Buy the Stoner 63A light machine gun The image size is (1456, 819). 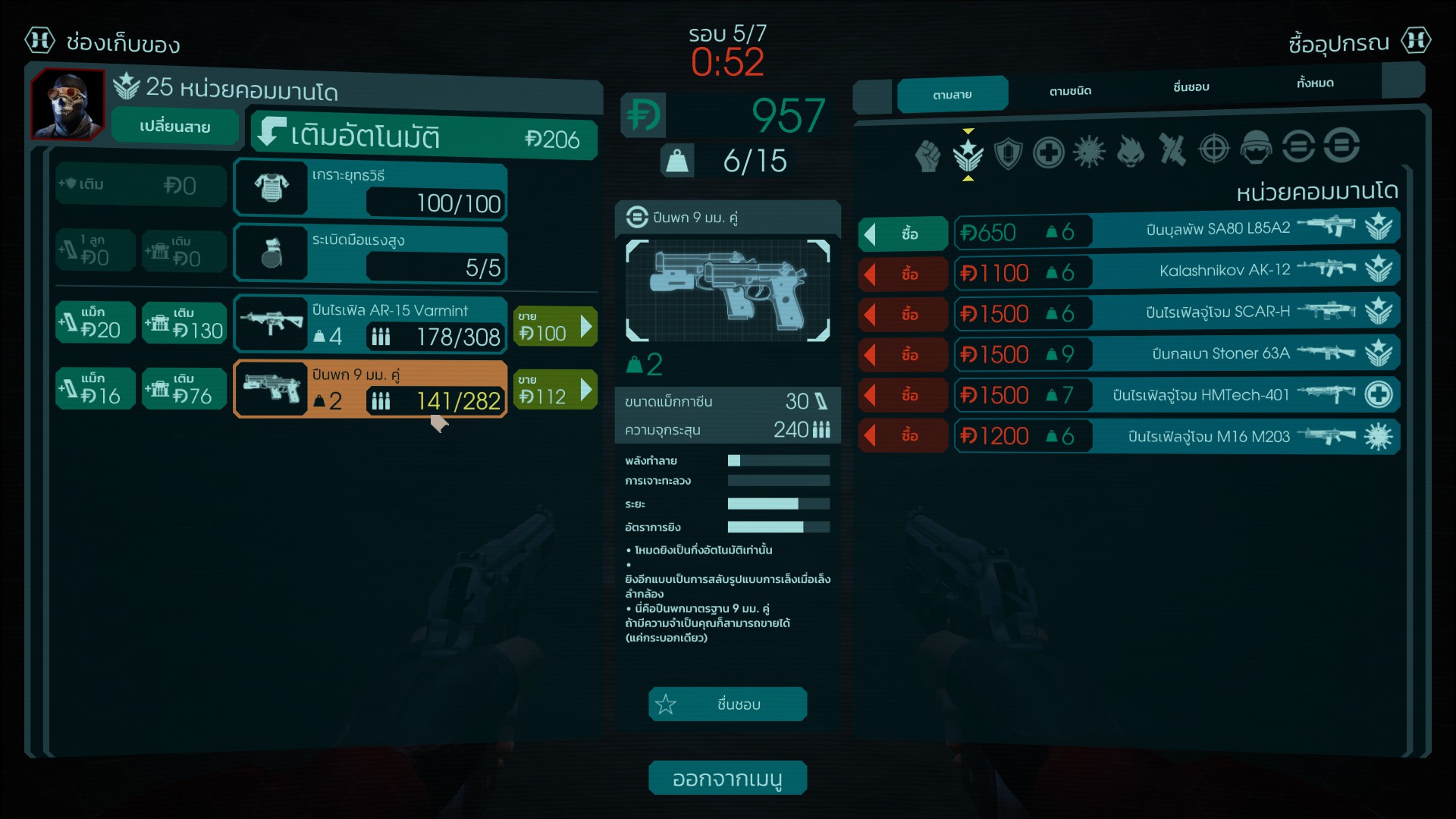tap(902, 354)
